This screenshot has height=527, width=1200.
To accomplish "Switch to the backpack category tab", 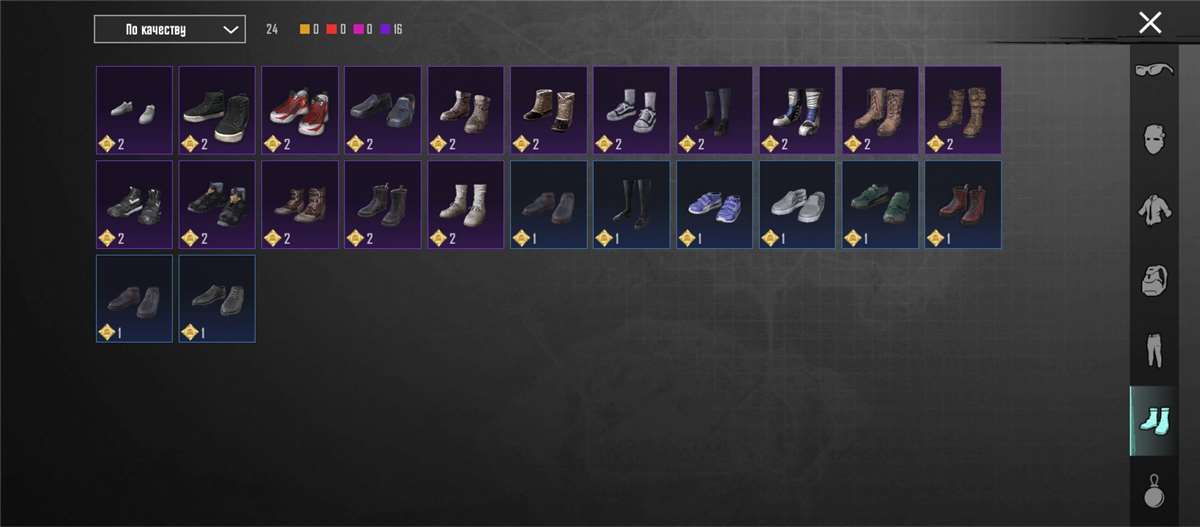I will (x=1154, y=281).
